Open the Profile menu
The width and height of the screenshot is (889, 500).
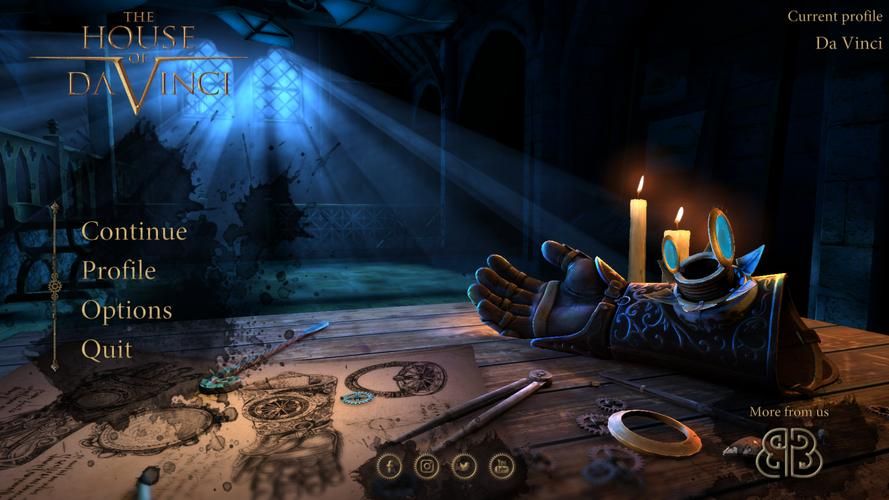tap(118, 270)
